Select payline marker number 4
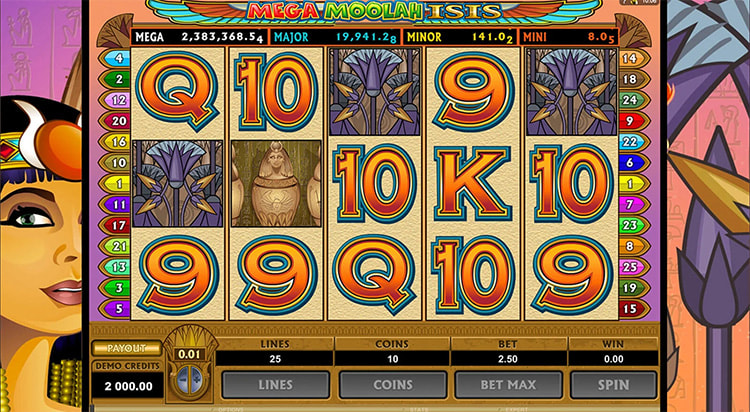750x412 pixels. click(x=119, y=58)
